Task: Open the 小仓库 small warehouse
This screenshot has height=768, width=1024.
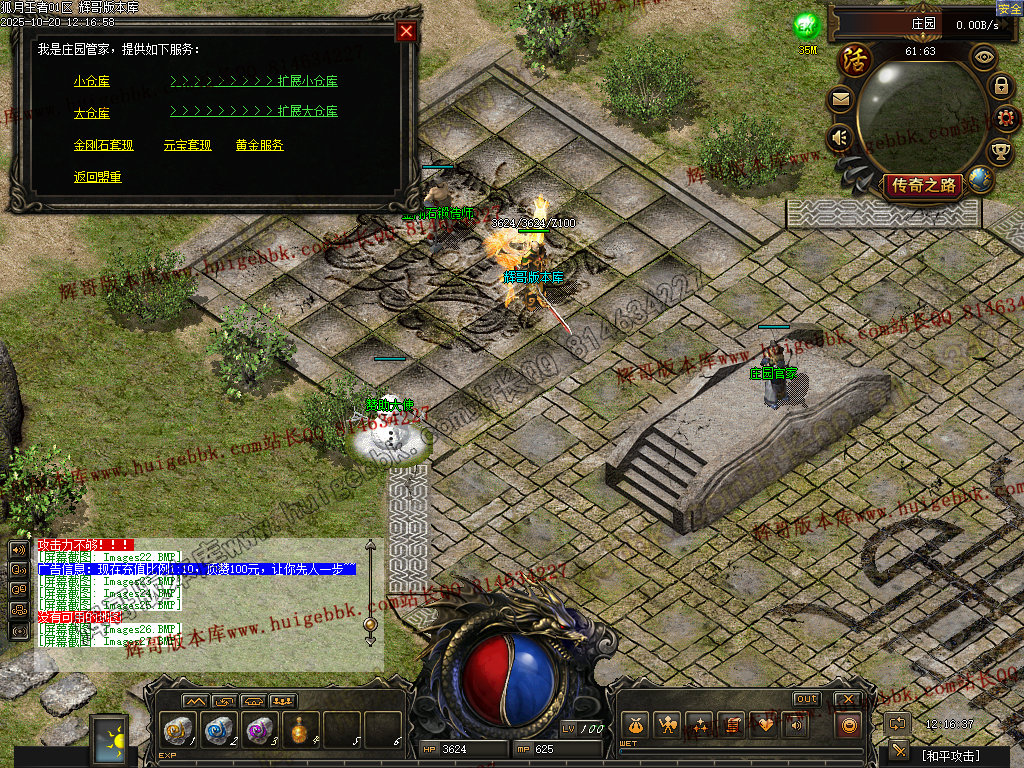Action: pyautogui.click(x=91, y=81)
